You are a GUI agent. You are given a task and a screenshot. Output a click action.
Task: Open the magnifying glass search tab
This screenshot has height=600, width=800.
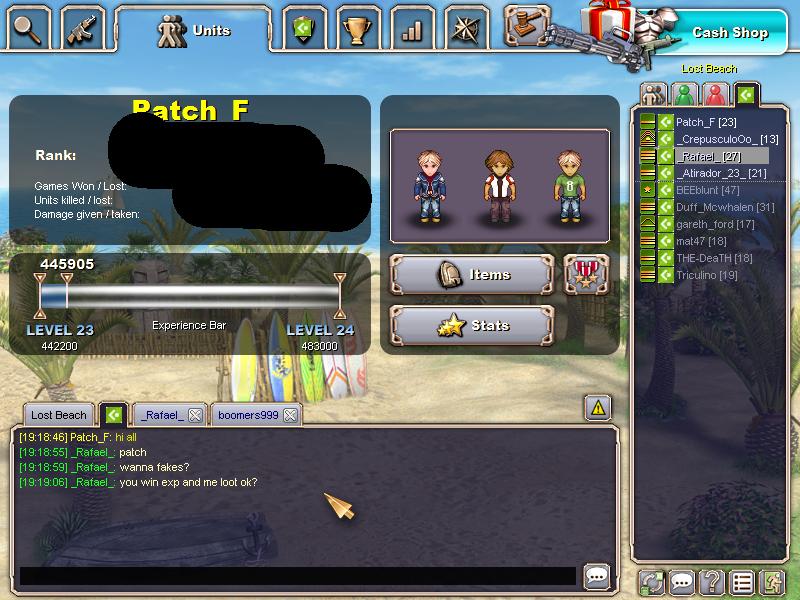(28, 28)
